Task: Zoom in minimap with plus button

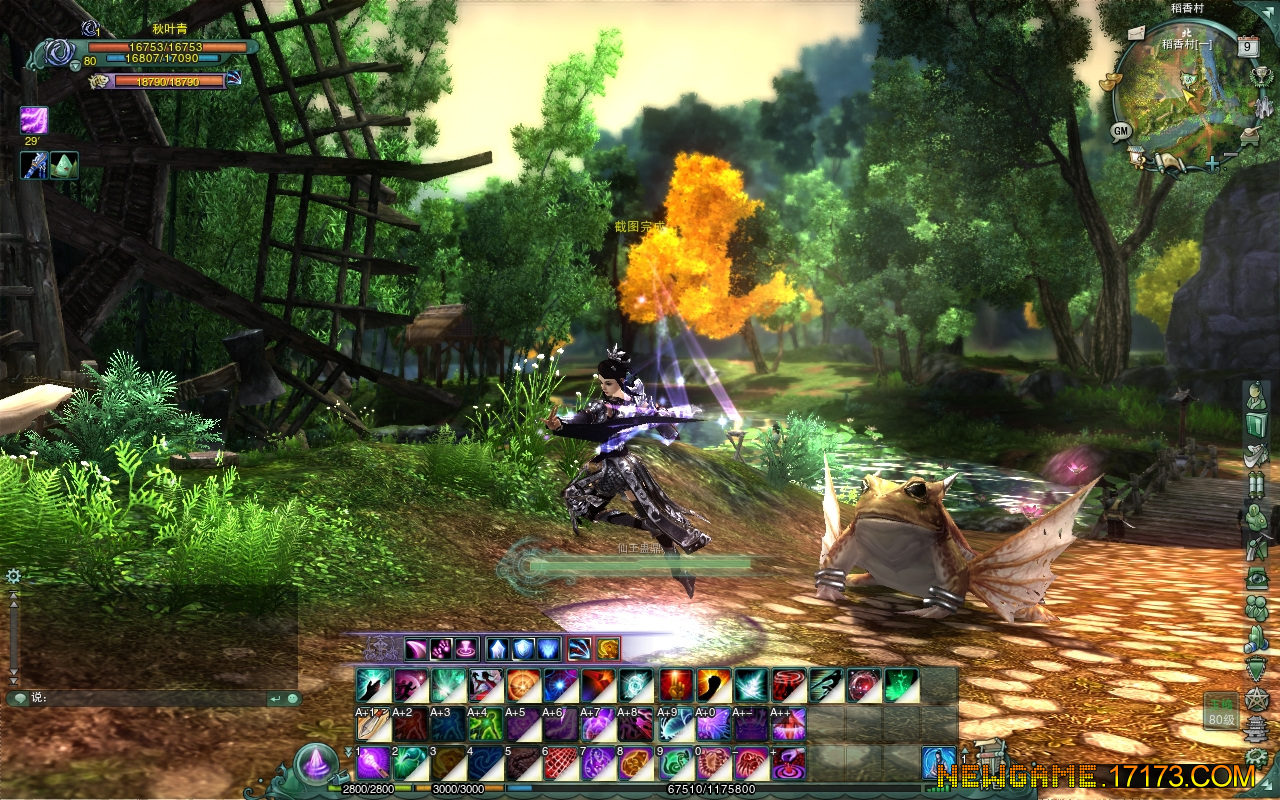Action: point(1213,163)
